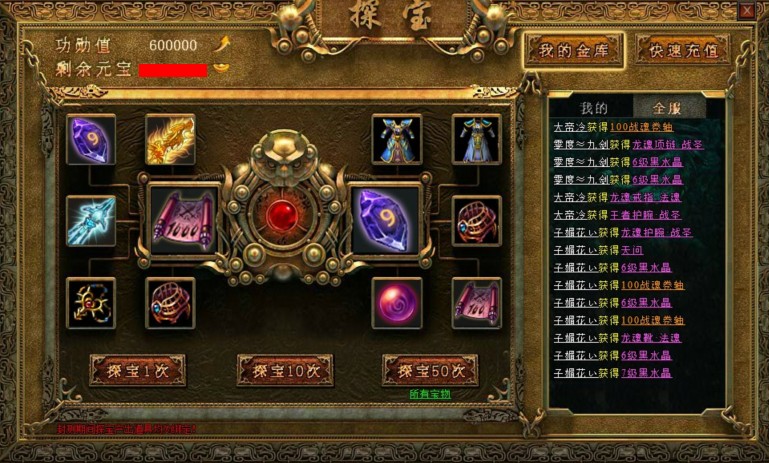The image size is (769, 463).
Task: Switch to the 我的 log tab
Action: click(x=594, y=107)
